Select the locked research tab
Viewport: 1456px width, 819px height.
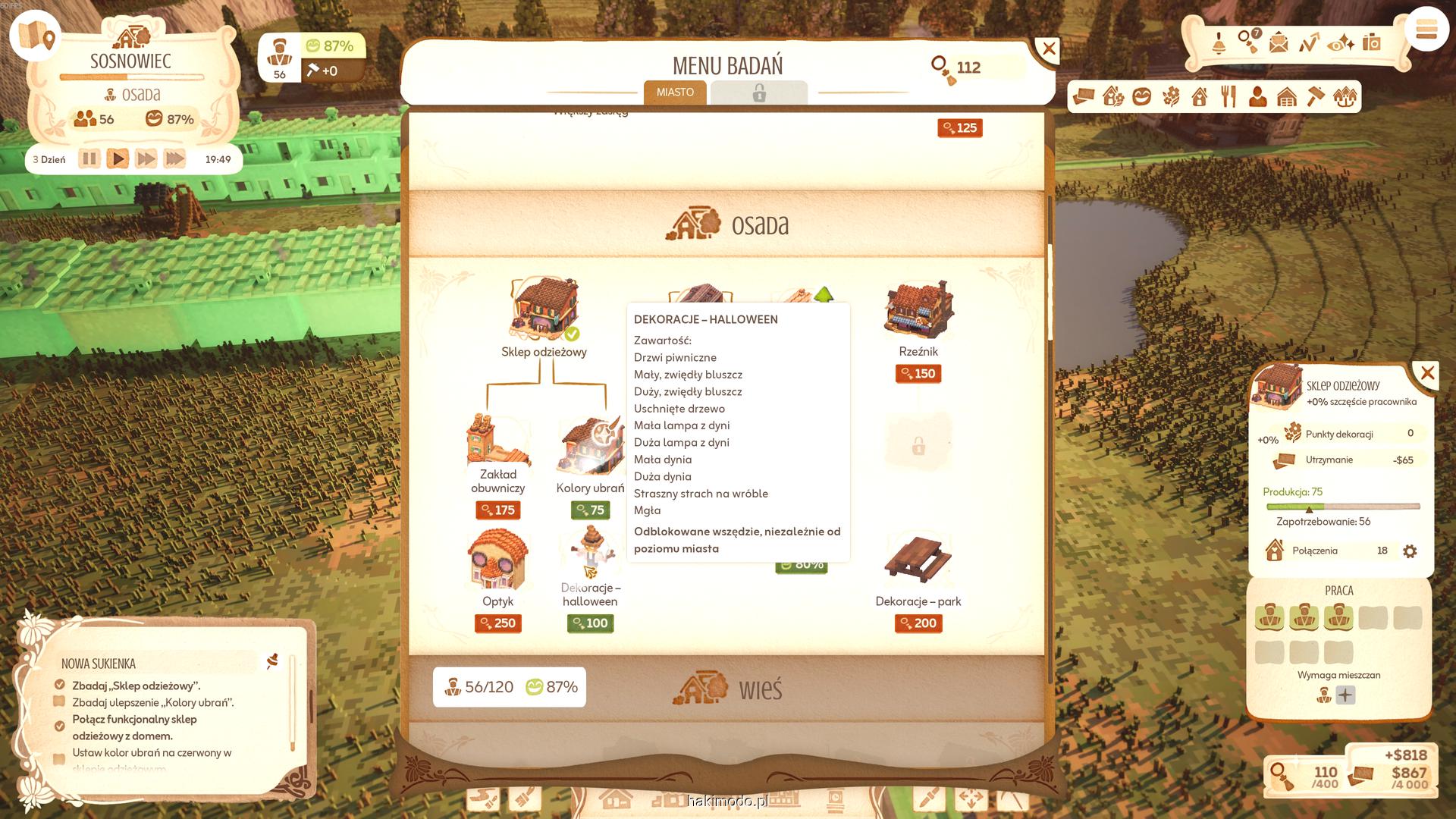click(758, 93)
